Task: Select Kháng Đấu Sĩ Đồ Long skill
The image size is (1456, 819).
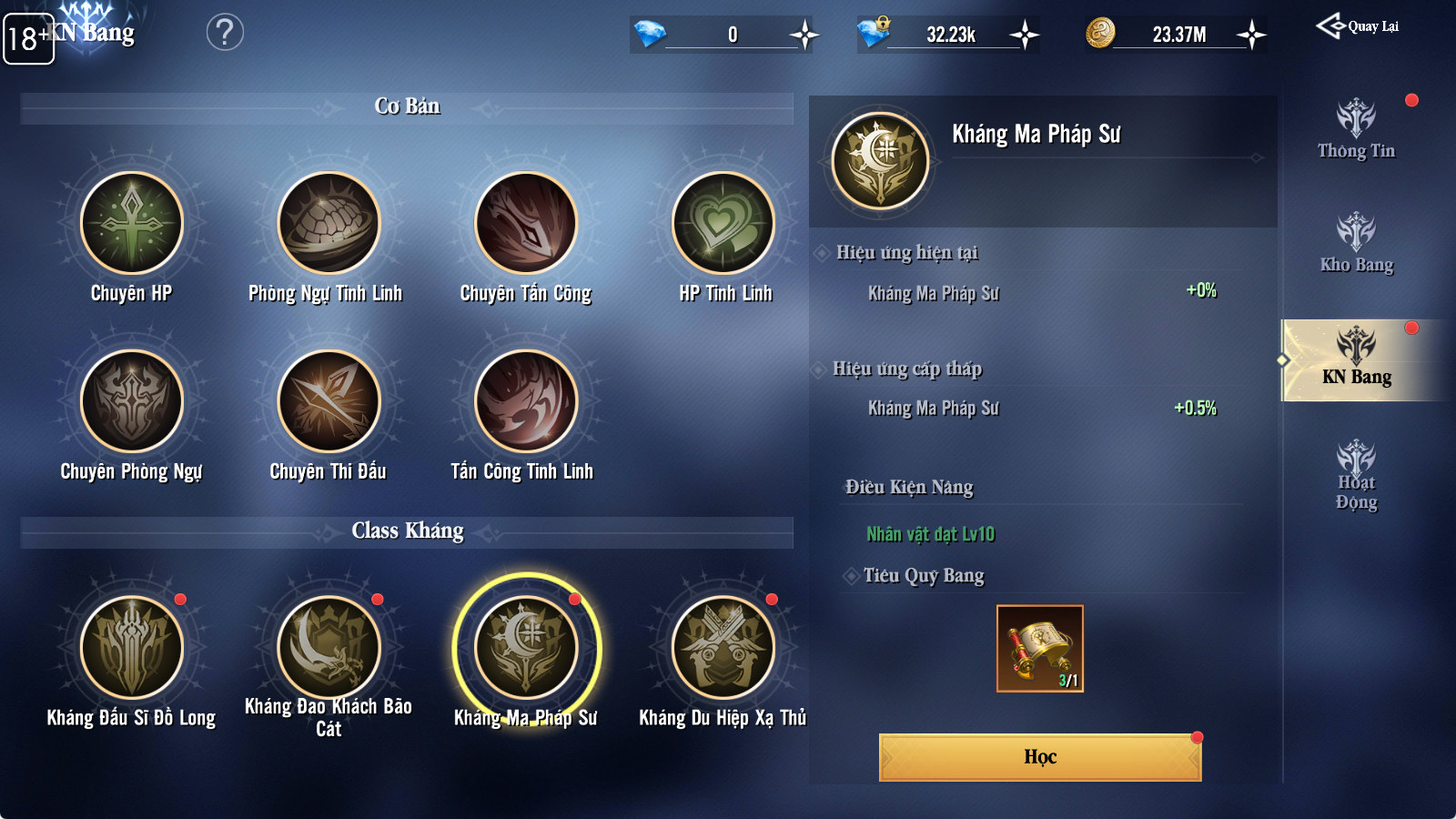Action: (x=132, y=648)
